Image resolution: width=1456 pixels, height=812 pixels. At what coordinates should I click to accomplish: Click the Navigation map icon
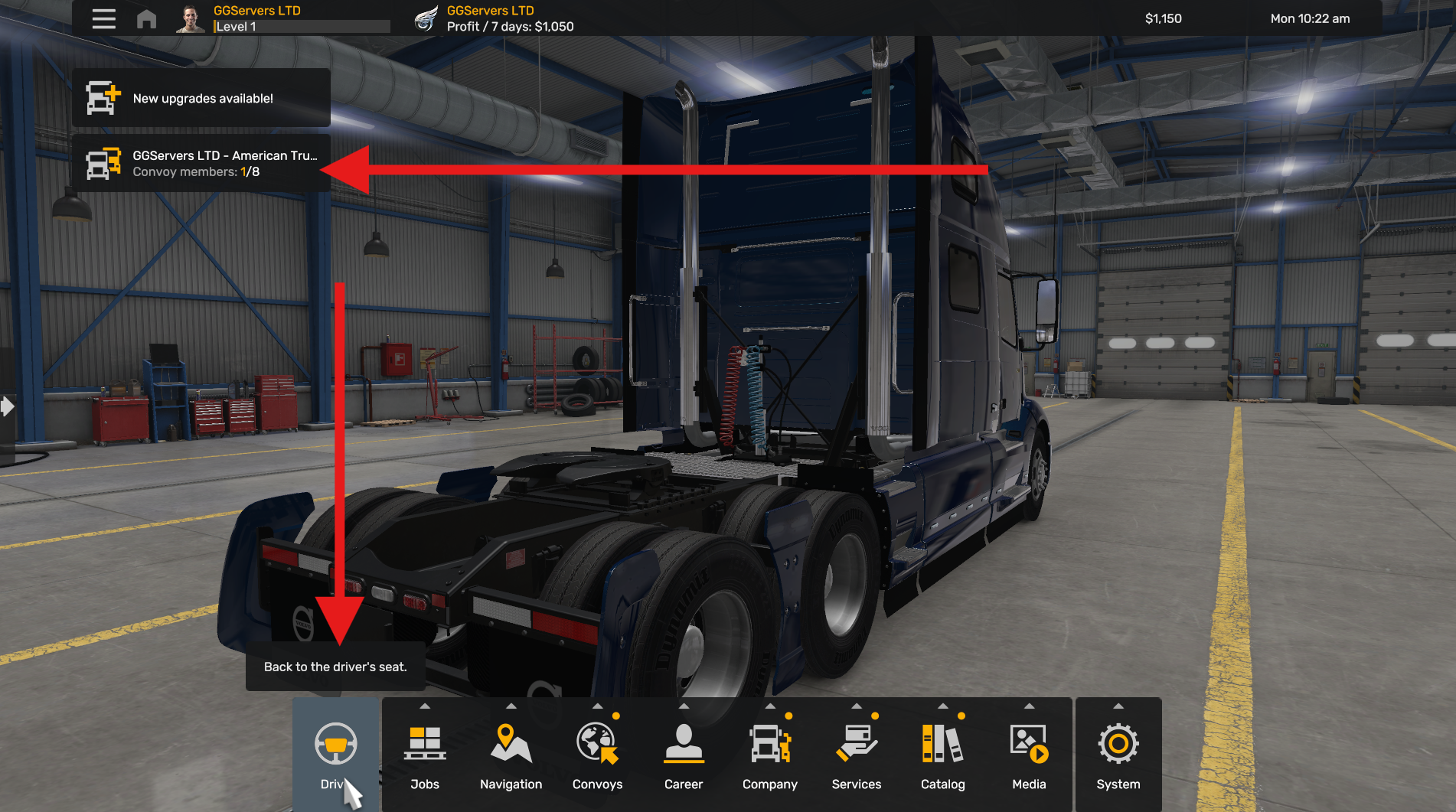click(x=510, y=742)
